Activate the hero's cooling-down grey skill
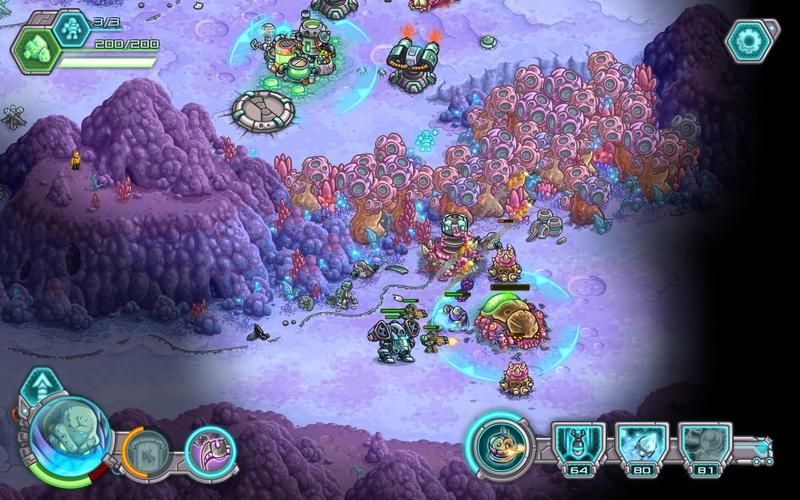 [x=147, y=451]
